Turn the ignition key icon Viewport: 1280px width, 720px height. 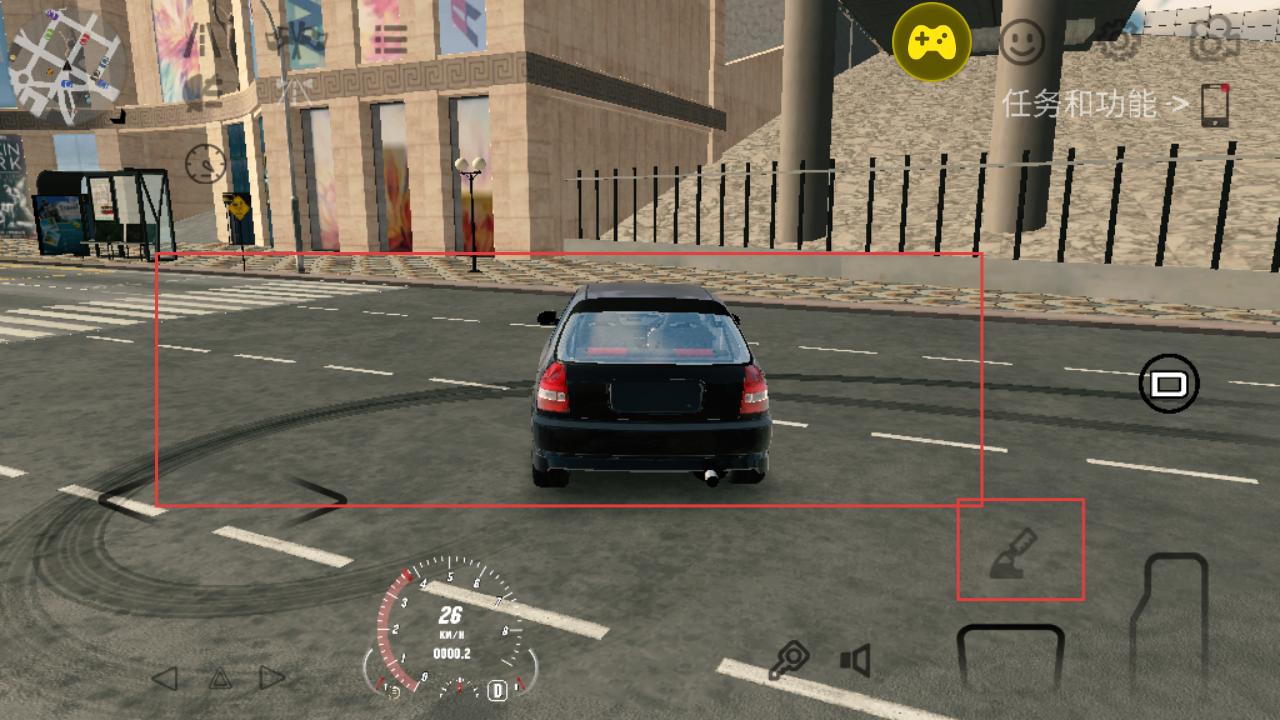click(x=790, y=661)
